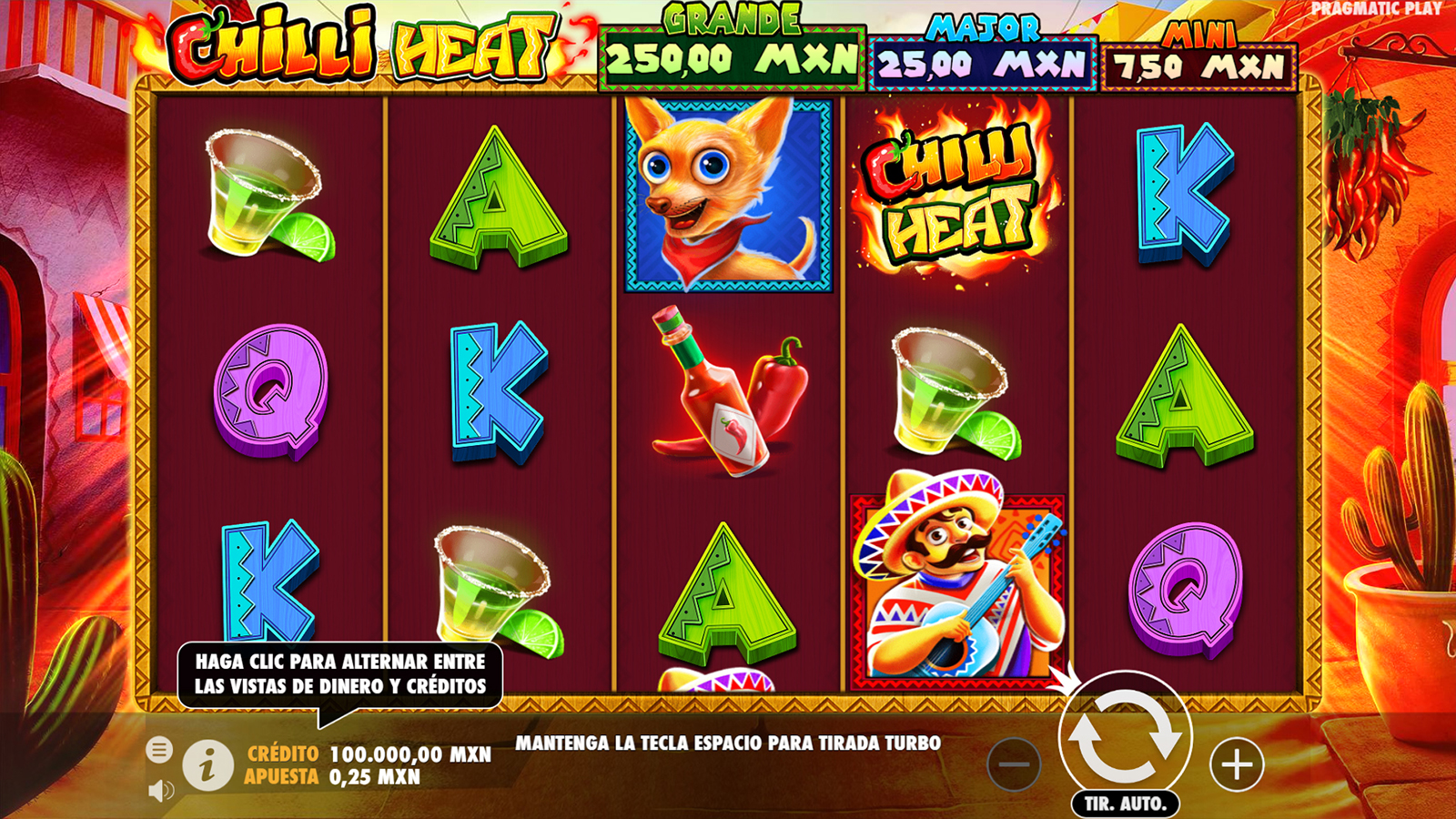Toggle sound with the speaker icon
The width and height of the screenshot is (1456, 819).
tap(160, 791)
